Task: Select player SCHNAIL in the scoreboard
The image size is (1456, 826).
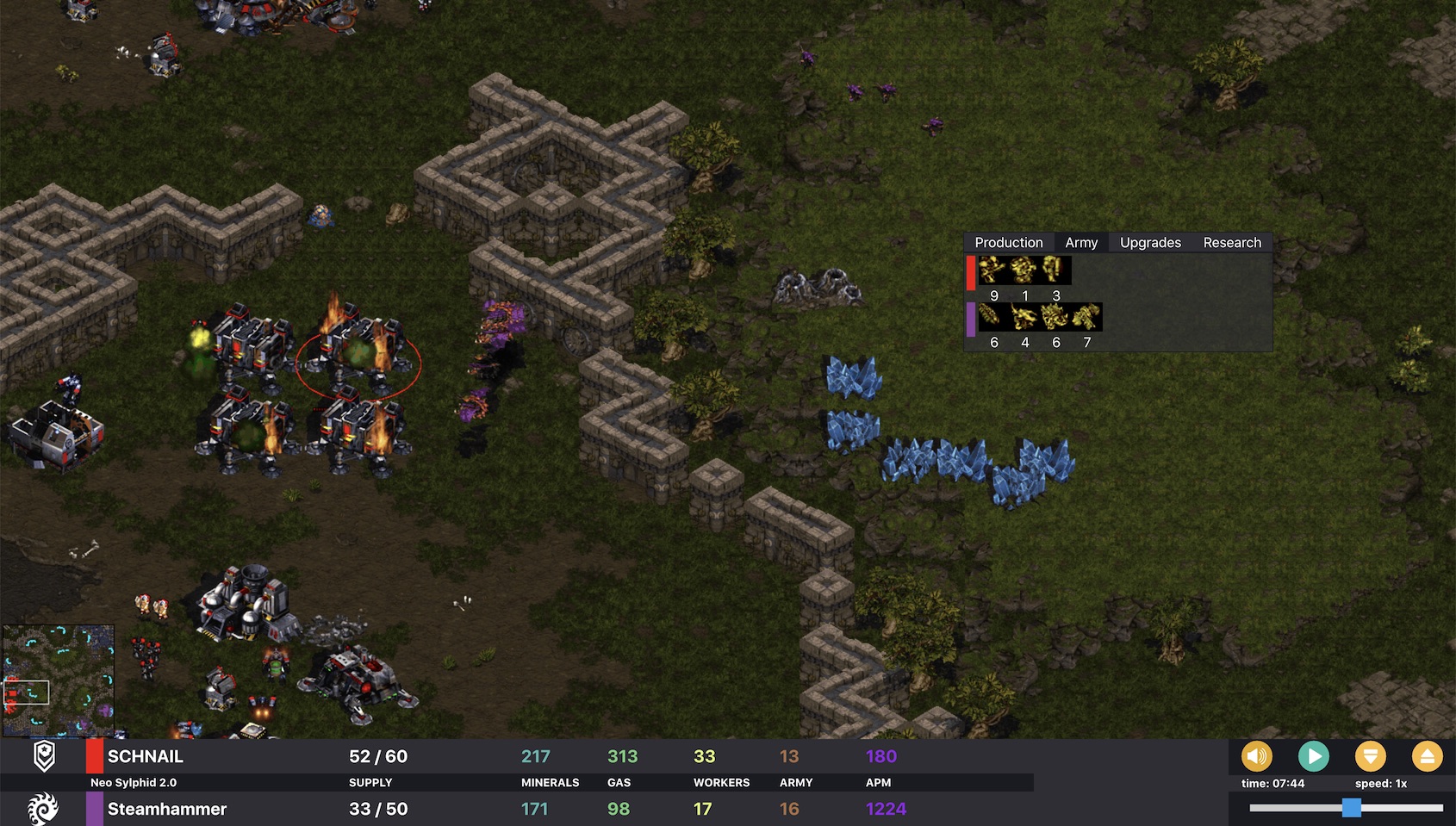Action: [x=145, y=756]
